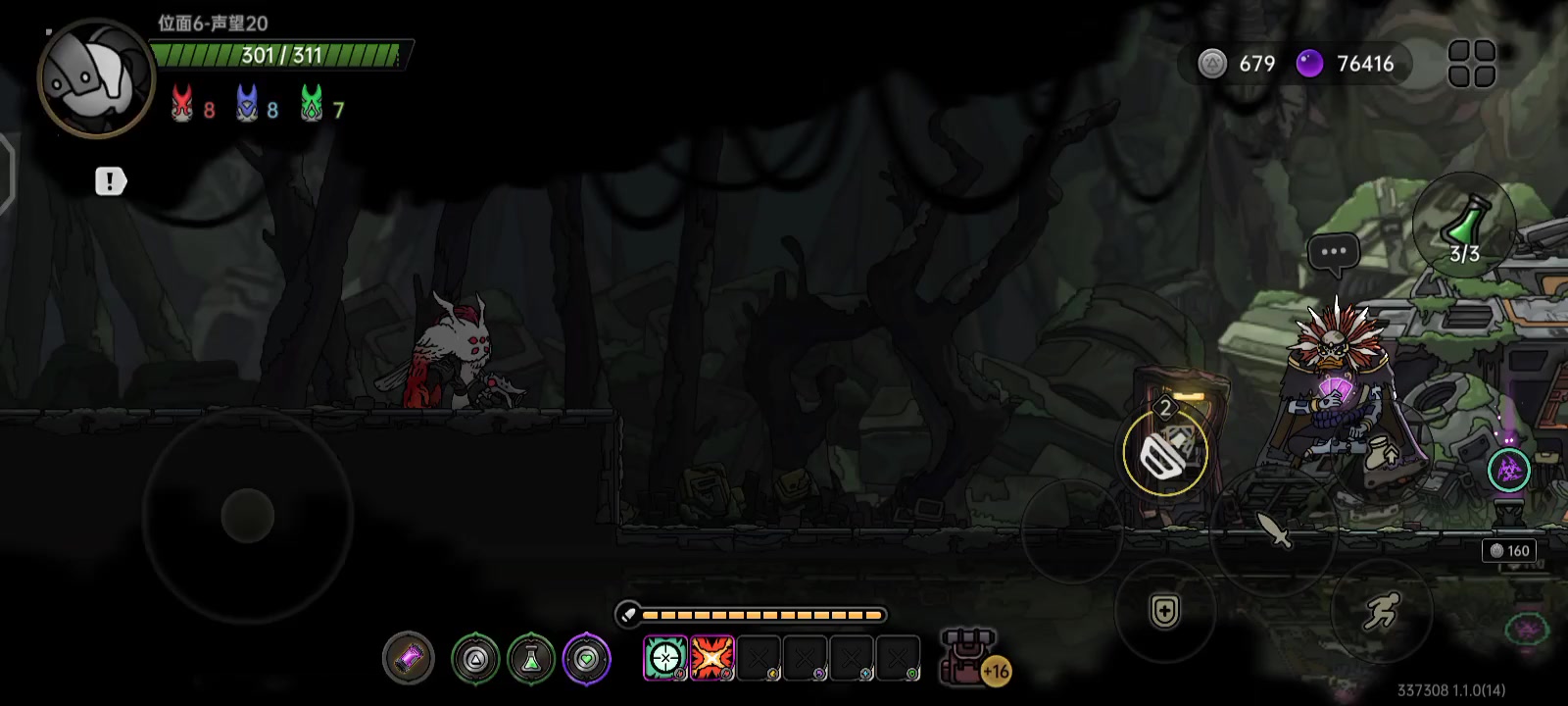Tap the running figure dash button
1568x706 pixels.
pos(1381,611)
